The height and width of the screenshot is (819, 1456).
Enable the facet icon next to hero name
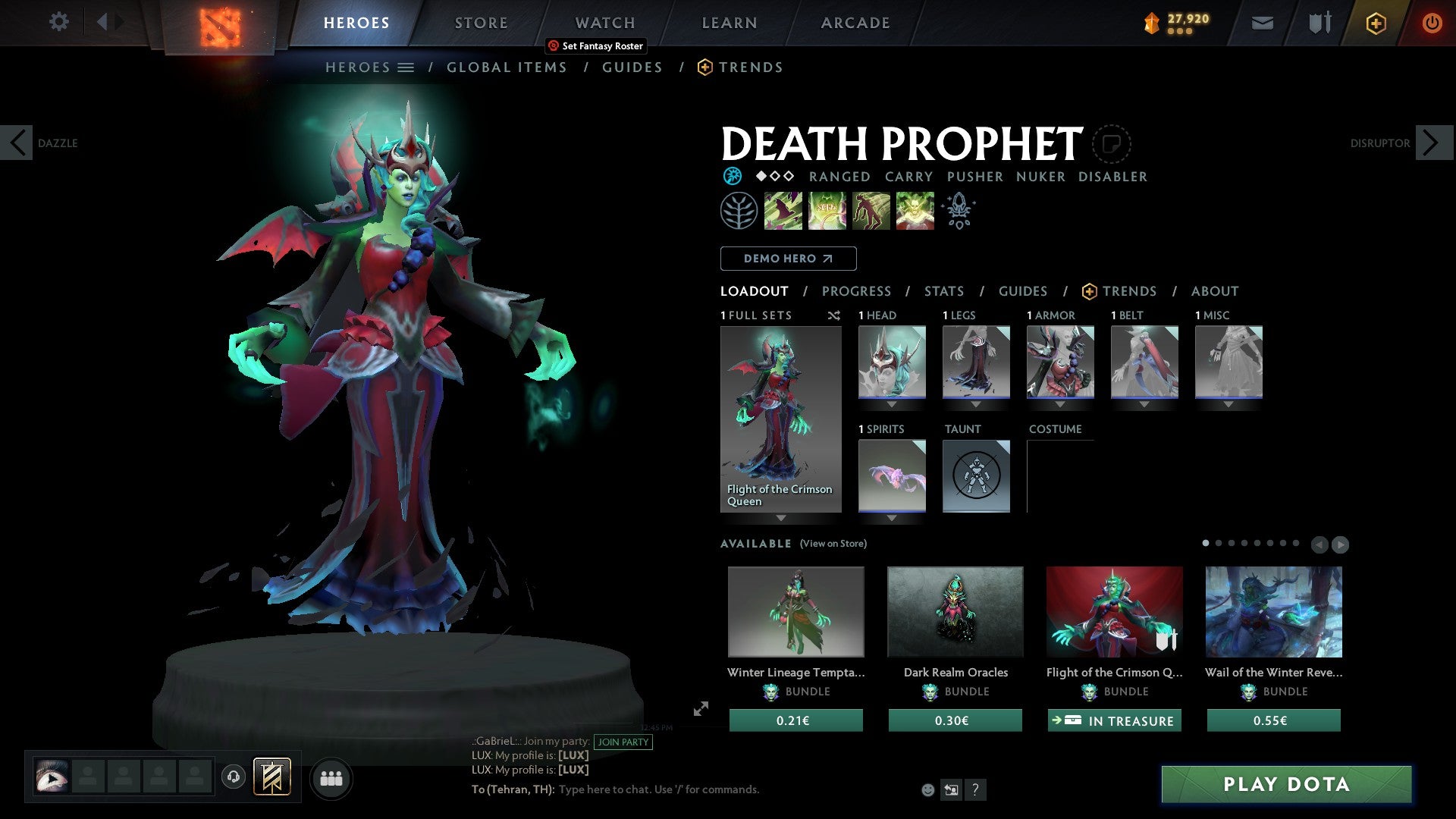pos(1112,143)
